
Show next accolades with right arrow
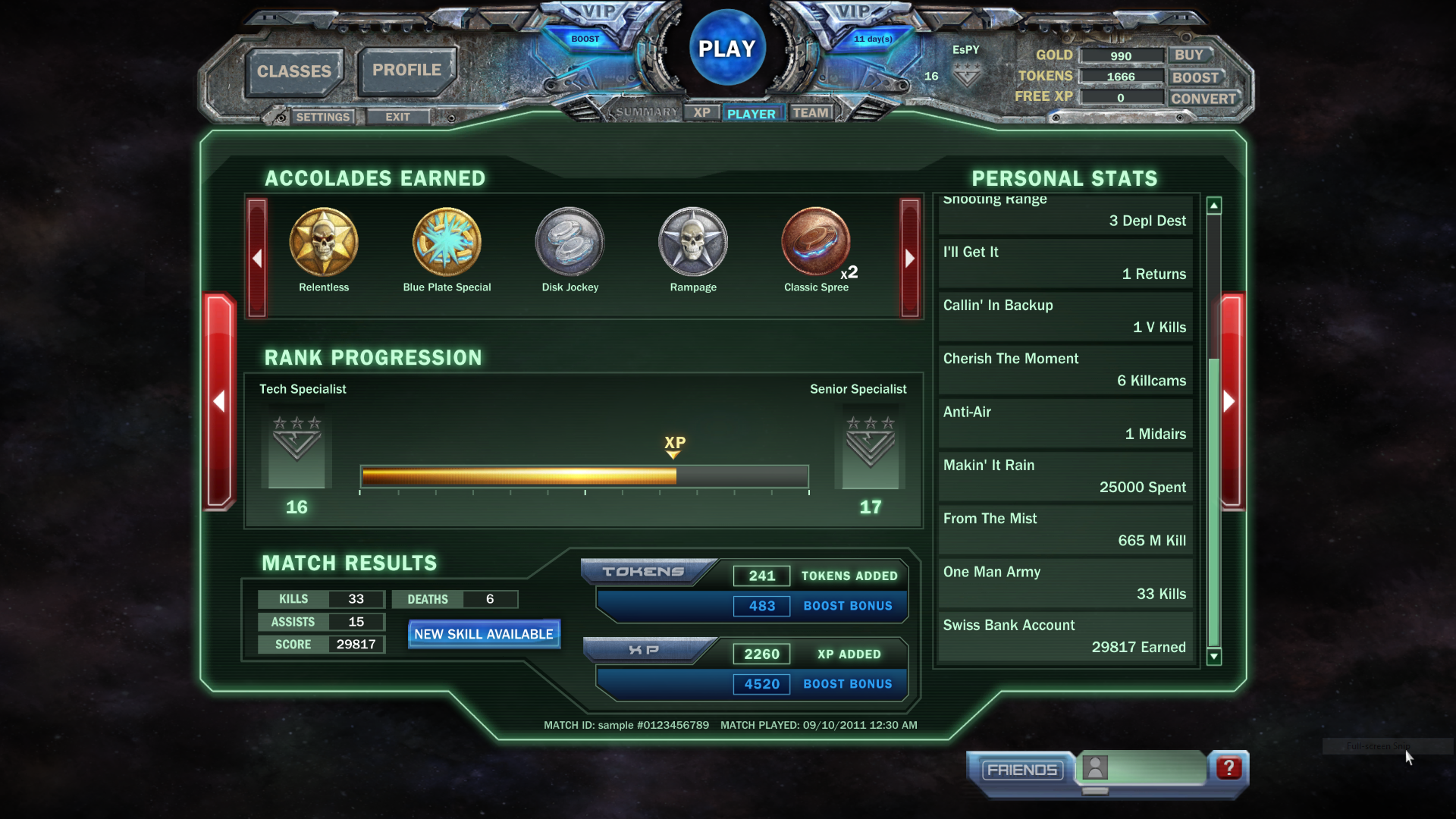click(909, 258)
